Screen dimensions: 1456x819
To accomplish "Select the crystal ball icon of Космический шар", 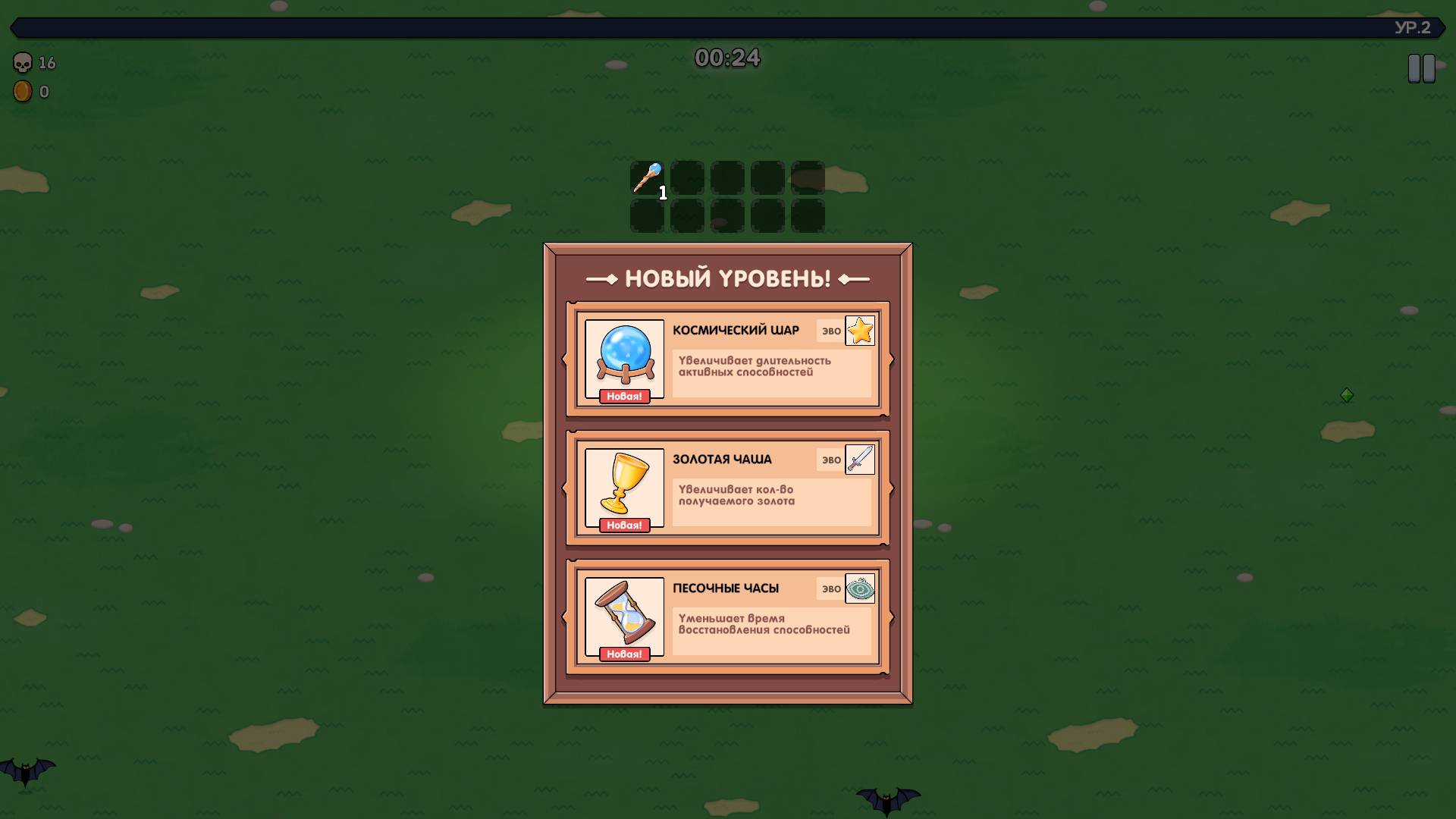I will (624, 355).
